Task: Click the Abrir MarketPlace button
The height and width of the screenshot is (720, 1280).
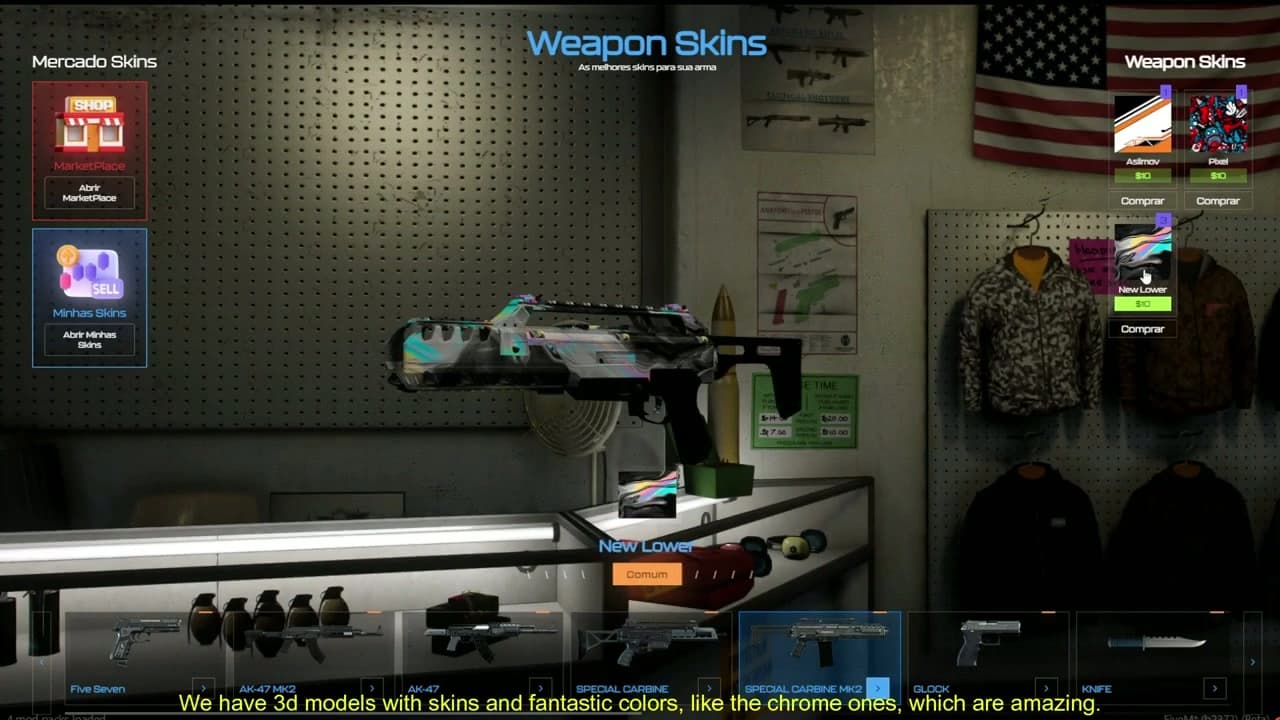Action: coord(89,191)
